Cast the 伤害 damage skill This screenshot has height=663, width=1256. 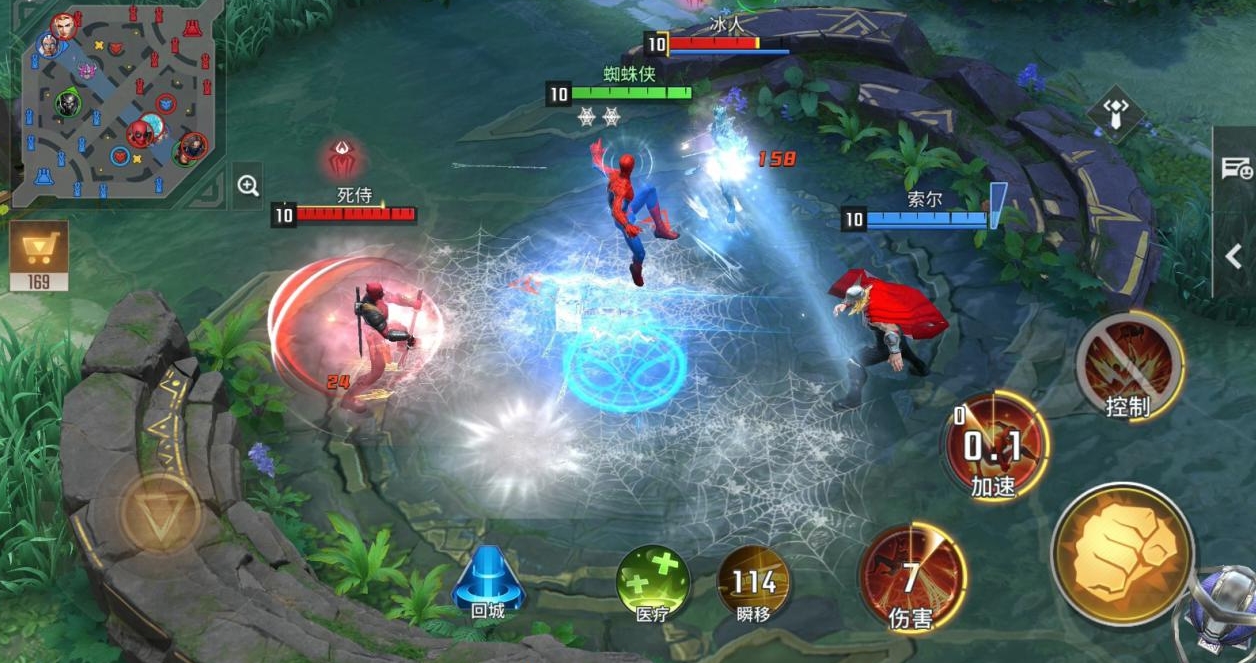911,578
